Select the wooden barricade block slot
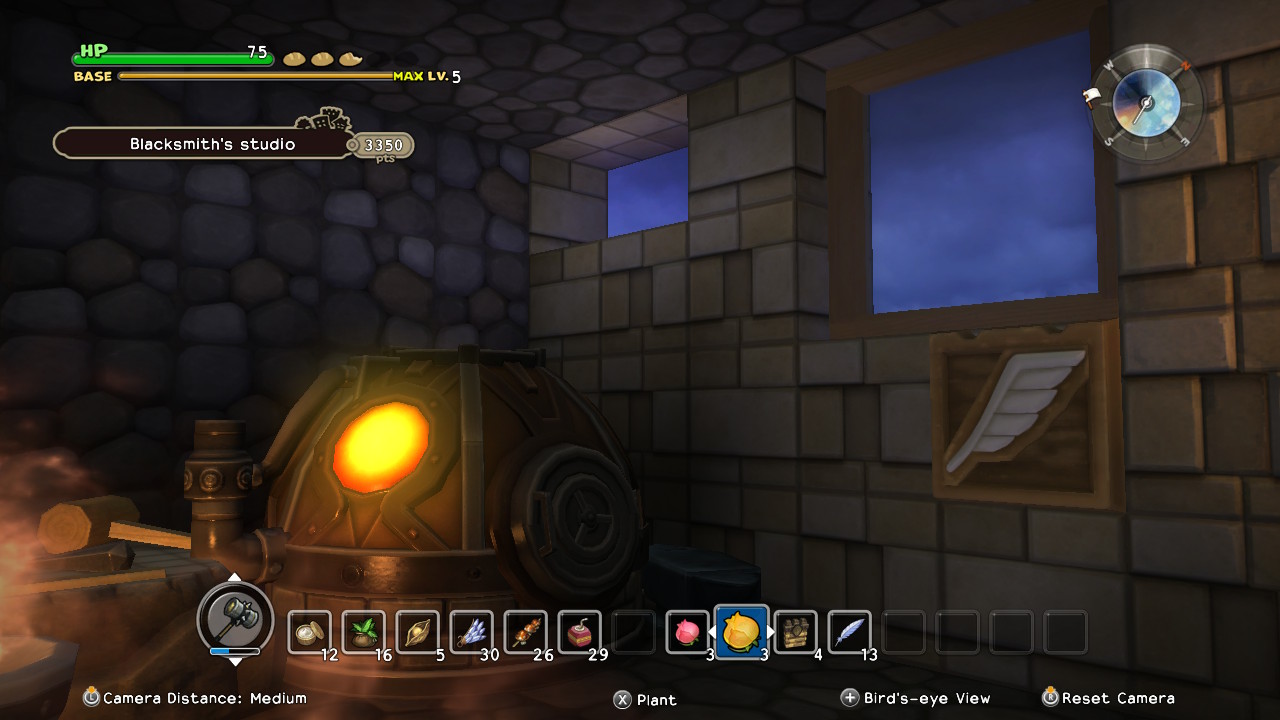The height and width of the screenshot is (720, 1280). coord(796,632)
